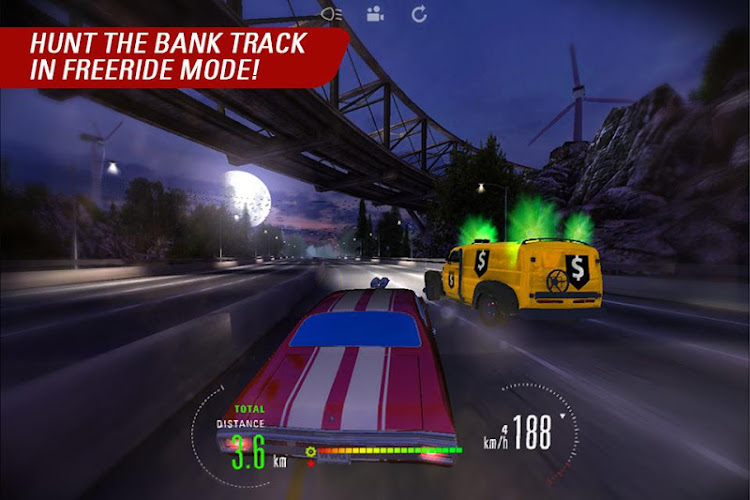Switch view with the video camera icon

click(x=375, y=14)
